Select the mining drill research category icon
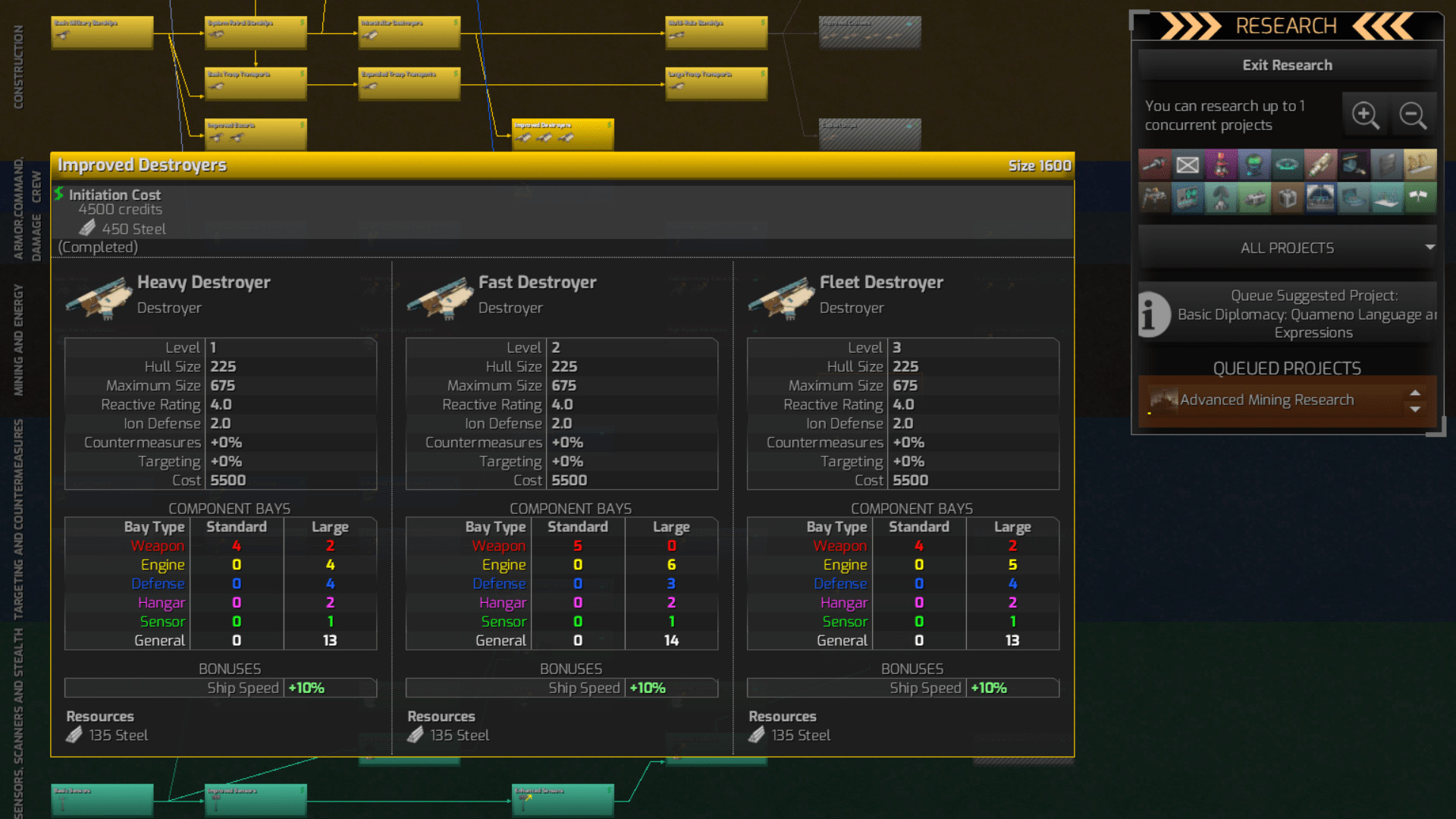The image size is (1456, 819). [x=1155, y=198]
